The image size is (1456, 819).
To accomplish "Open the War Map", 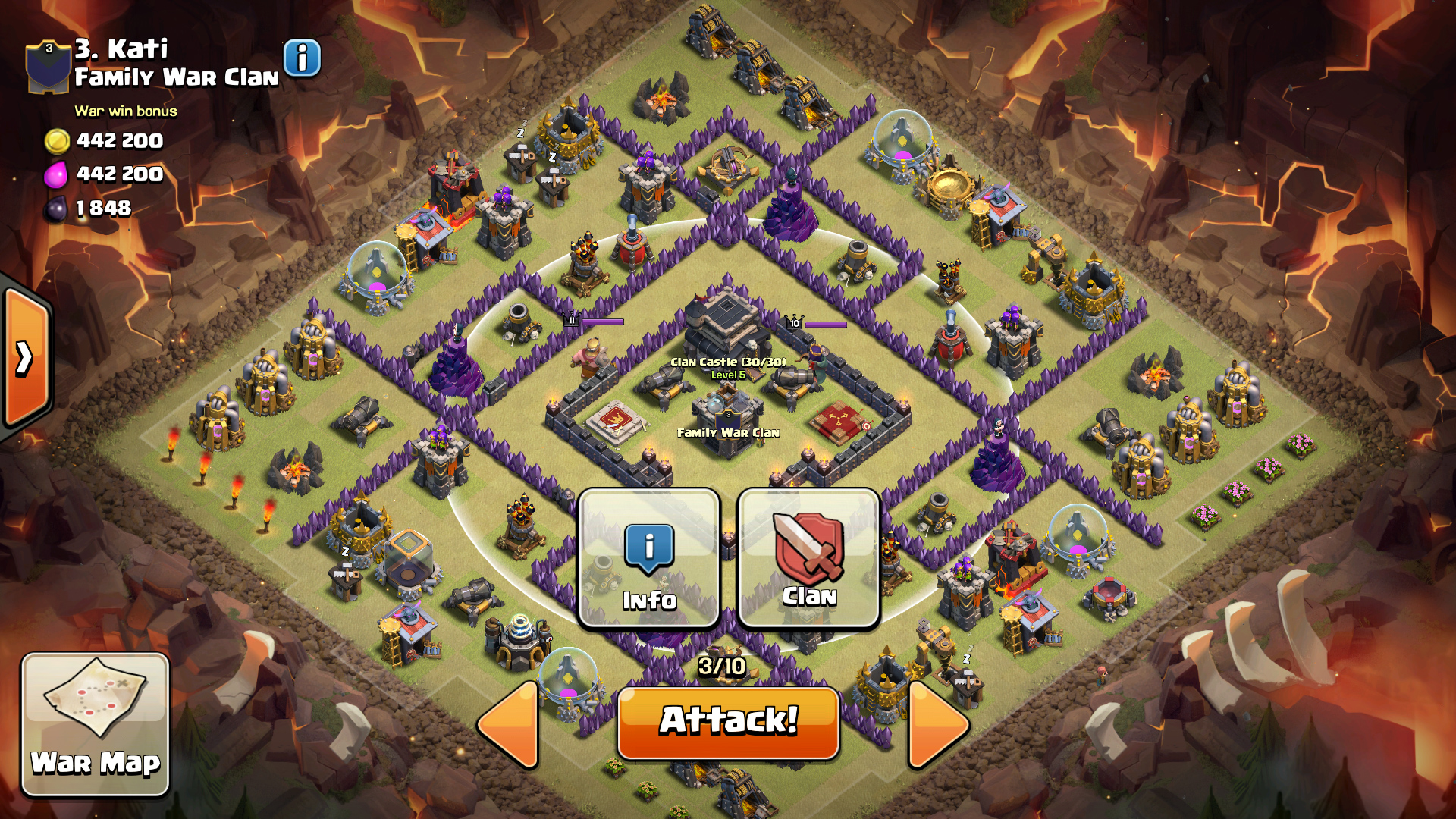I will pos(95,724).
